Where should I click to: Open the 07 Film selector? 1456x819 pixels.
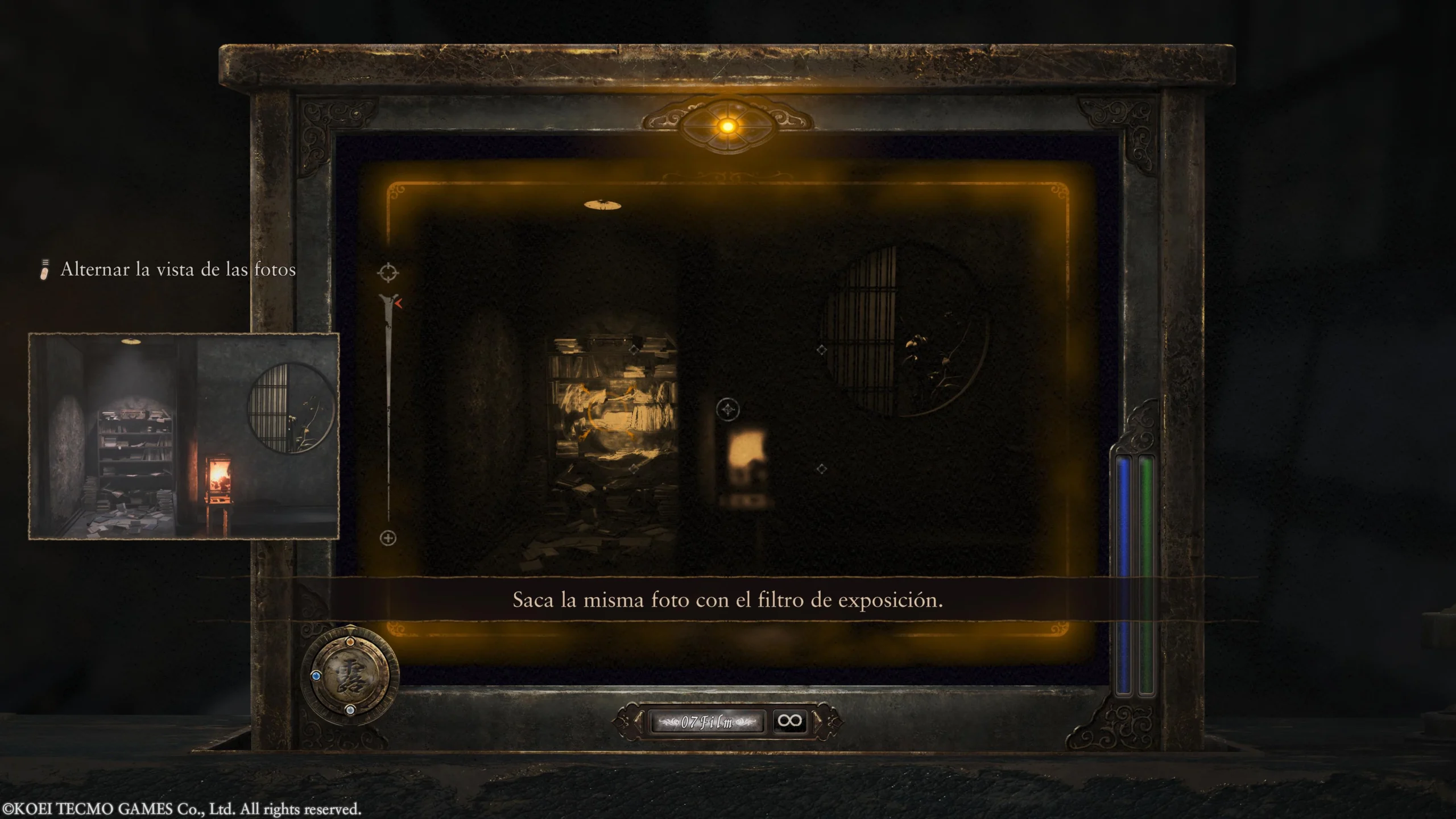point(706,722)
